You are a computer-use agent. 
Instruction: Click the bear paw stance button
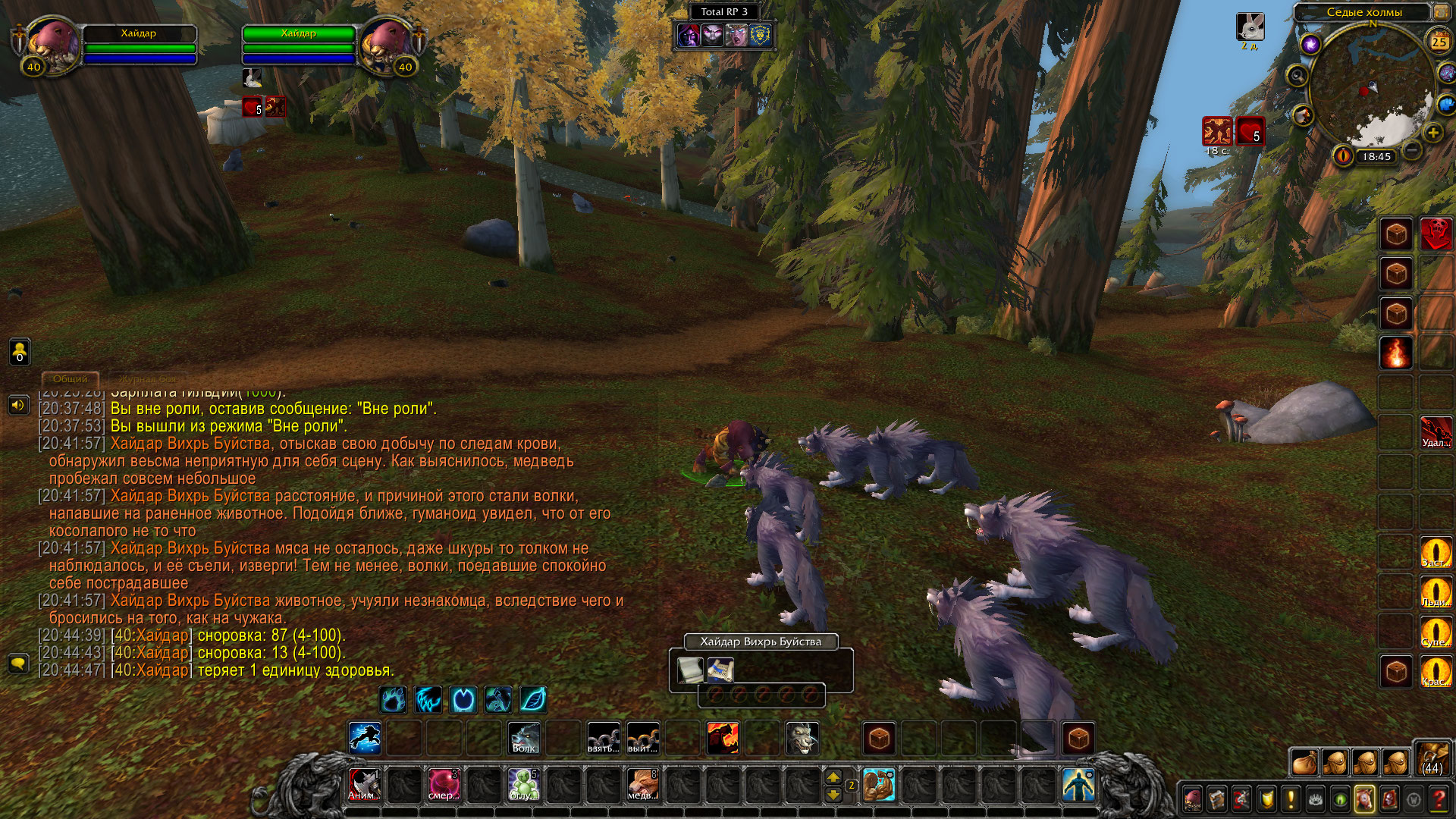(393, 699)
